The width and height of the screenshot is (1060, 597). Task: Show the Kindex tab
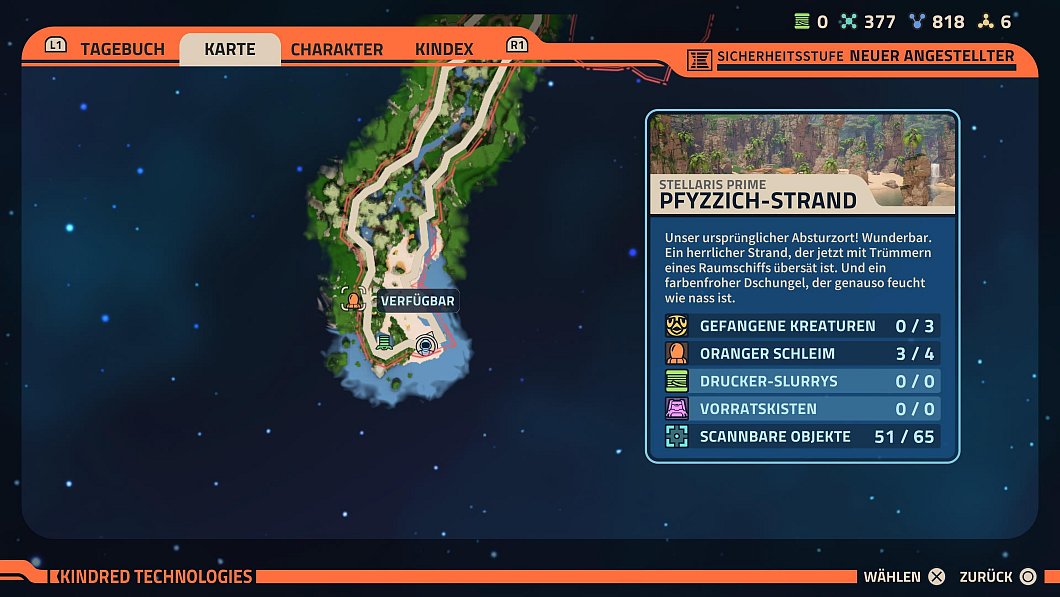click(444, 49)
